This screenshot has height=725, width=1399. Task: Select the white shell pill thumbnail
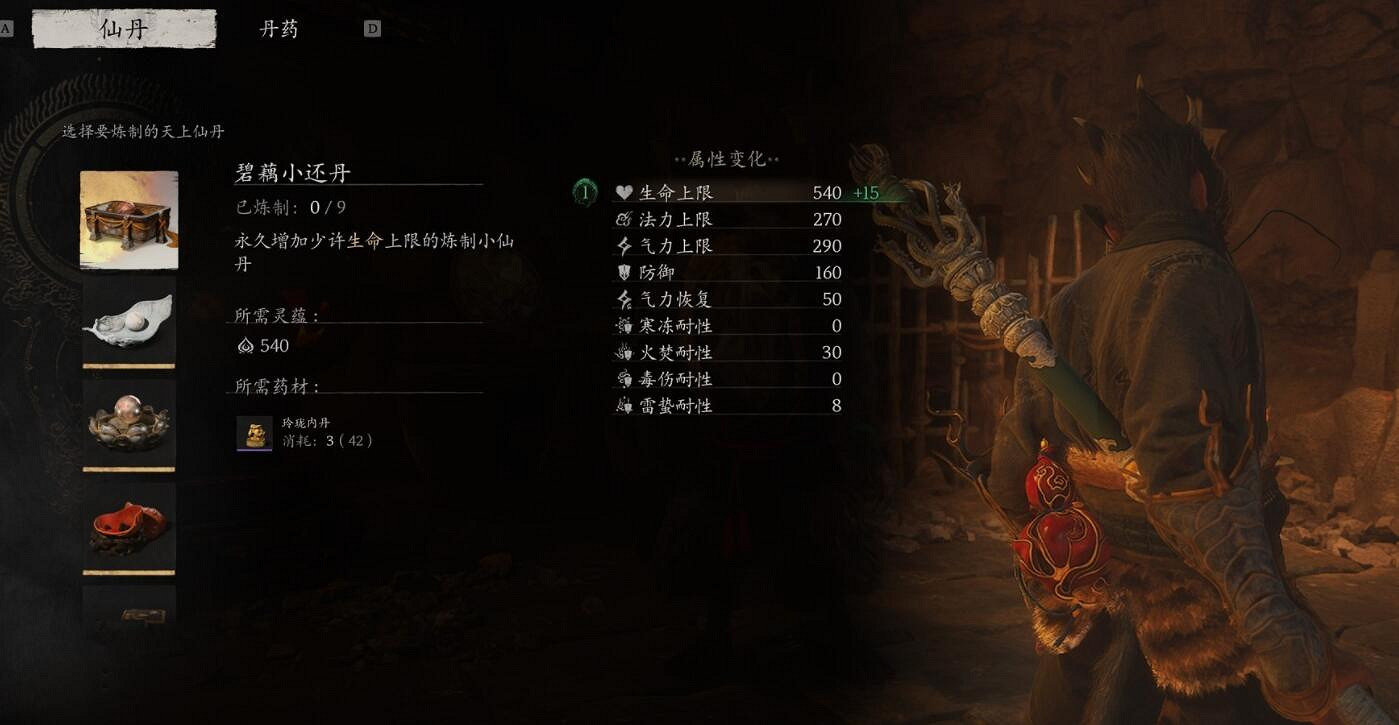(x=128, y=323)
